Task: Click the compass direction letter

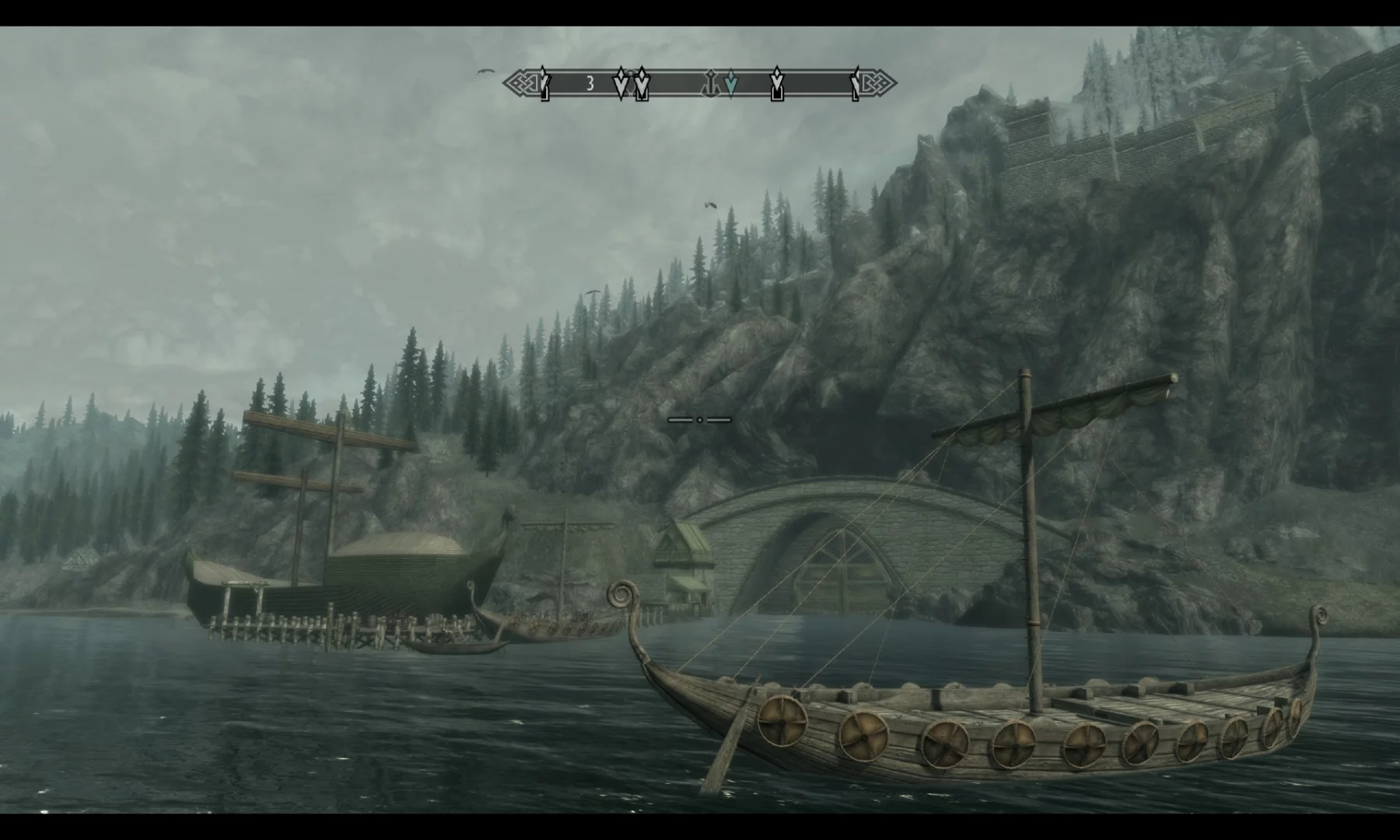Action: coord(590,83)
